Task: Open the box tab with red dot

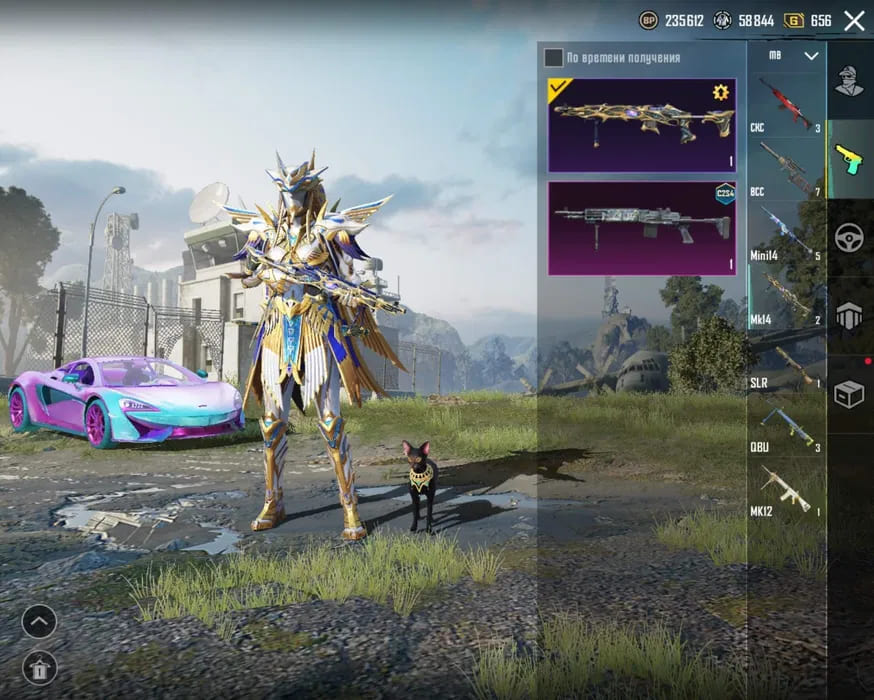Action: tap(849, 394)
